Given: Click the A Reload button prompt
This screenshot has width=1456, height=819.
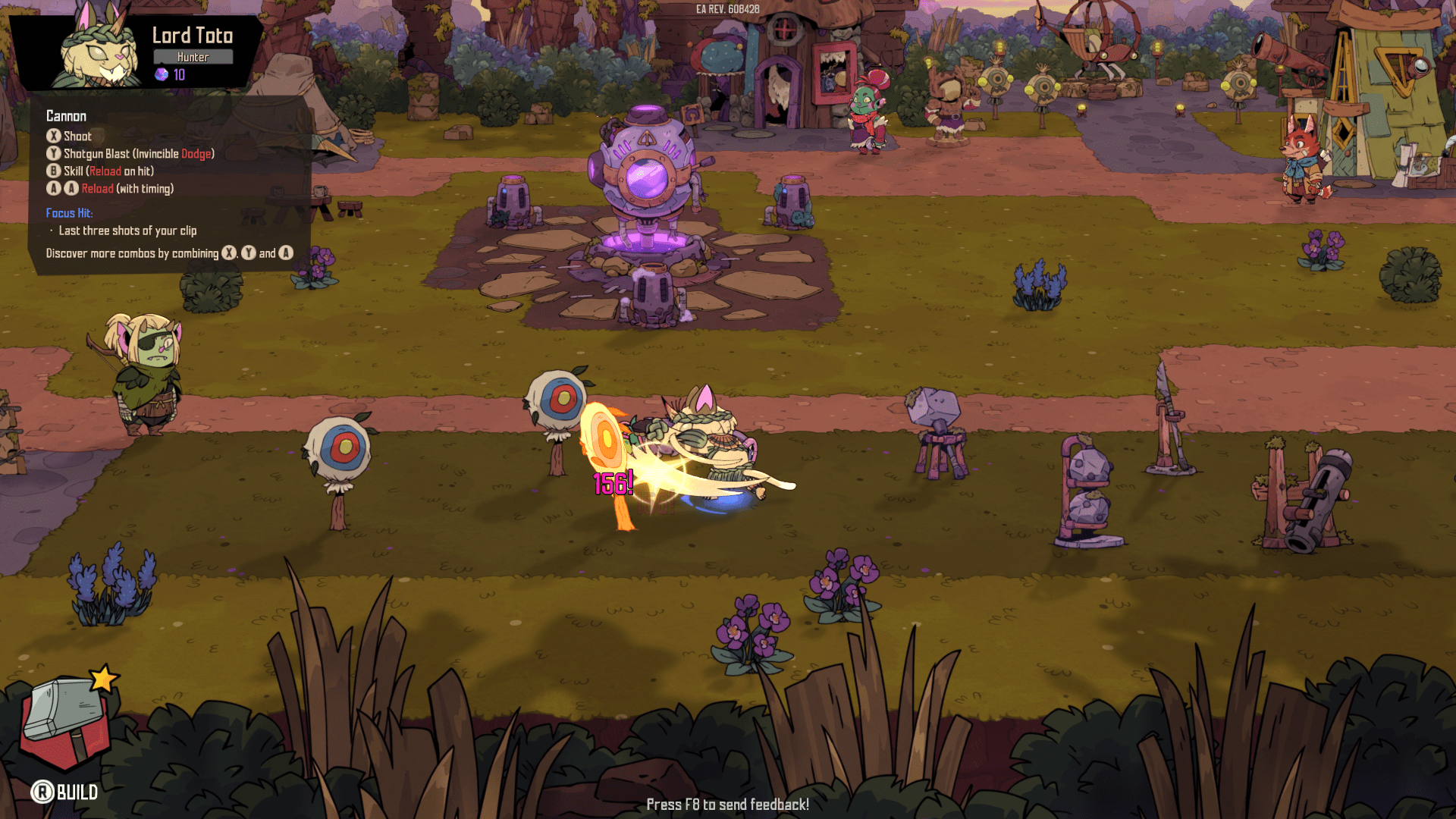Looking at the screenshot, I should click(x=53, y=188).
